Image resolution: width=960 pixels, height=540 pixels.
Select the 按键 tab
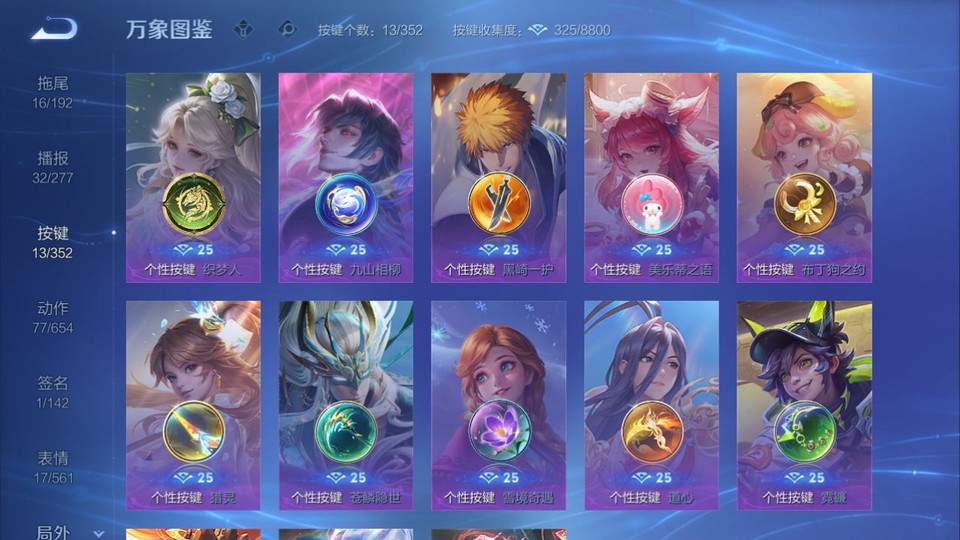[53, 241]
